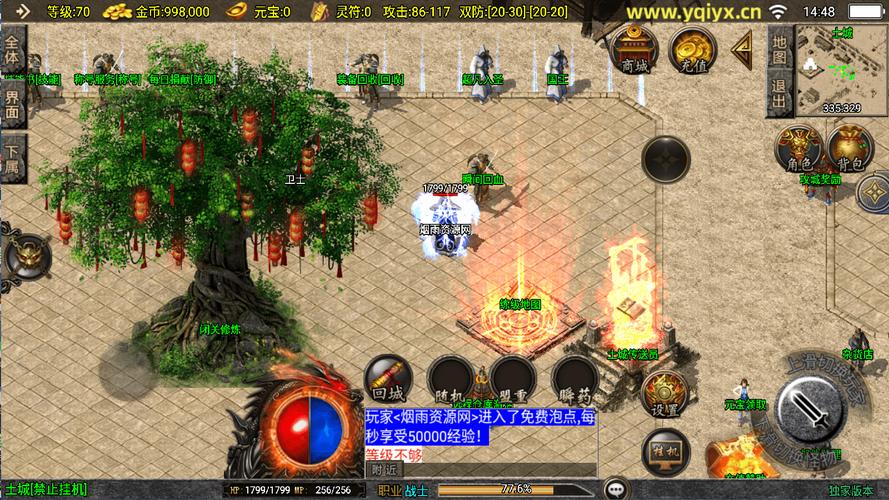Switch to the 界面 tab
Screen dimensions: 889x500
point(12,104)
